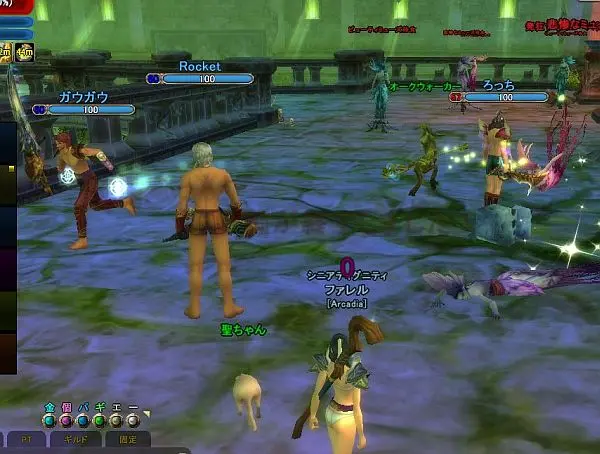The width and height of the screenshot is (600, 454).
Task: Toggle the 金 chat filter orb
Action: click(x=49, y=421)
